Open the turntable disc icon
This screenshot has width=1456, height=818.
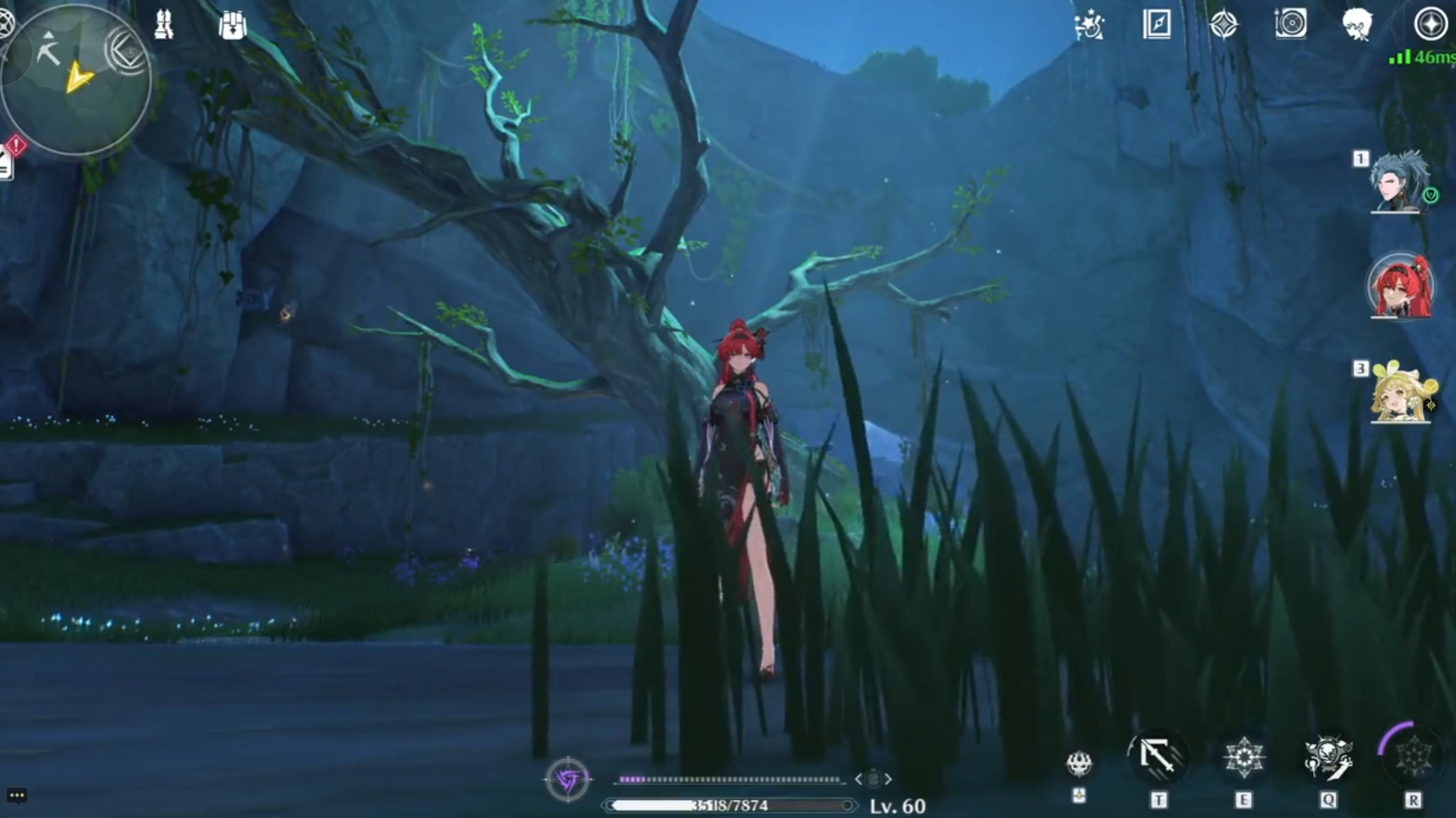coord(1290,24)
